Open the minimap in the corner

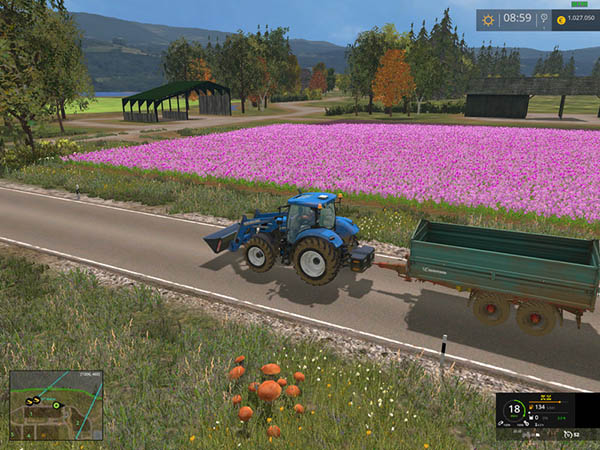click(56, 405)
